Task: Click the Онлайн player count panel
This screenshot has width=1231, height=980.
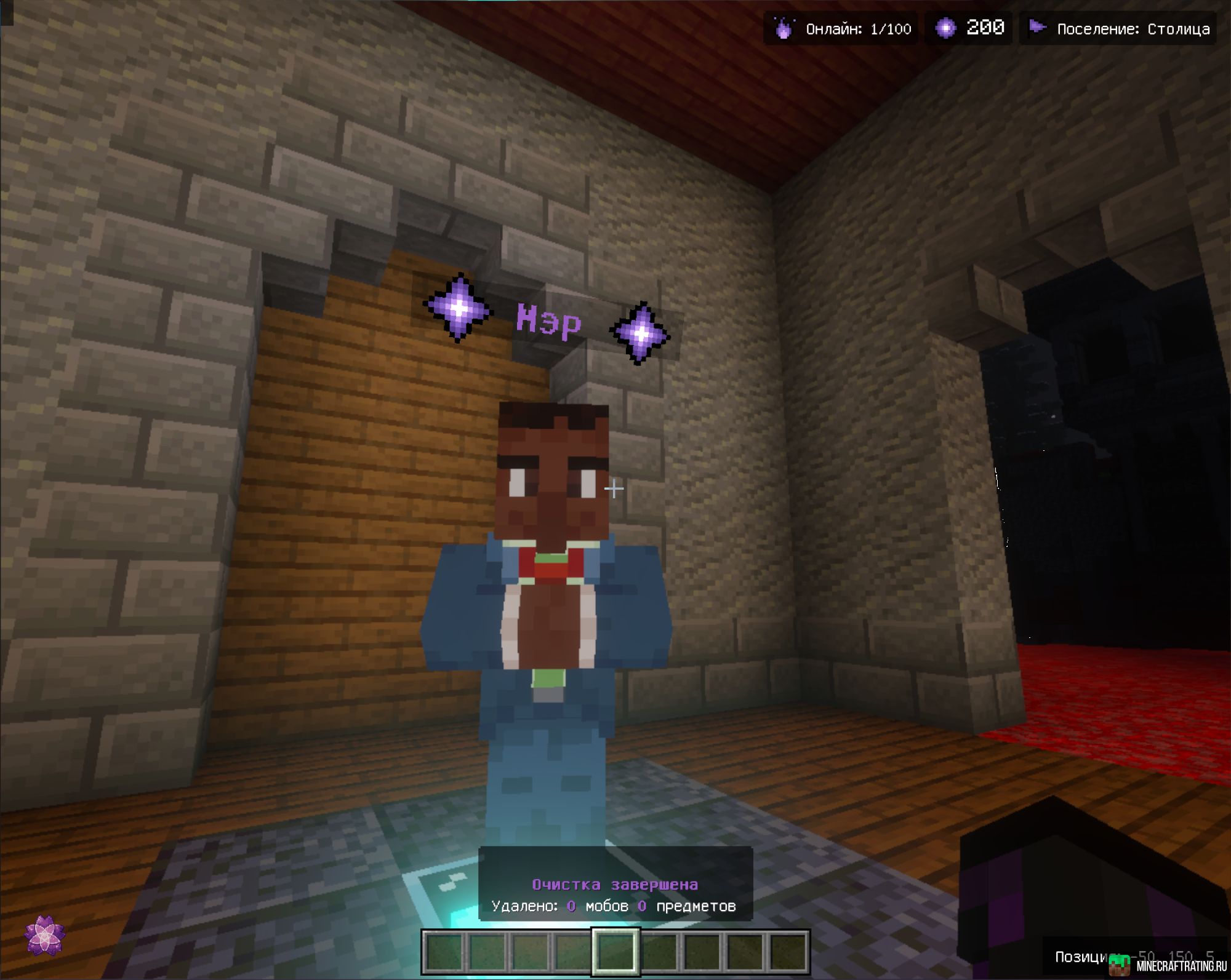Action: 841,29
